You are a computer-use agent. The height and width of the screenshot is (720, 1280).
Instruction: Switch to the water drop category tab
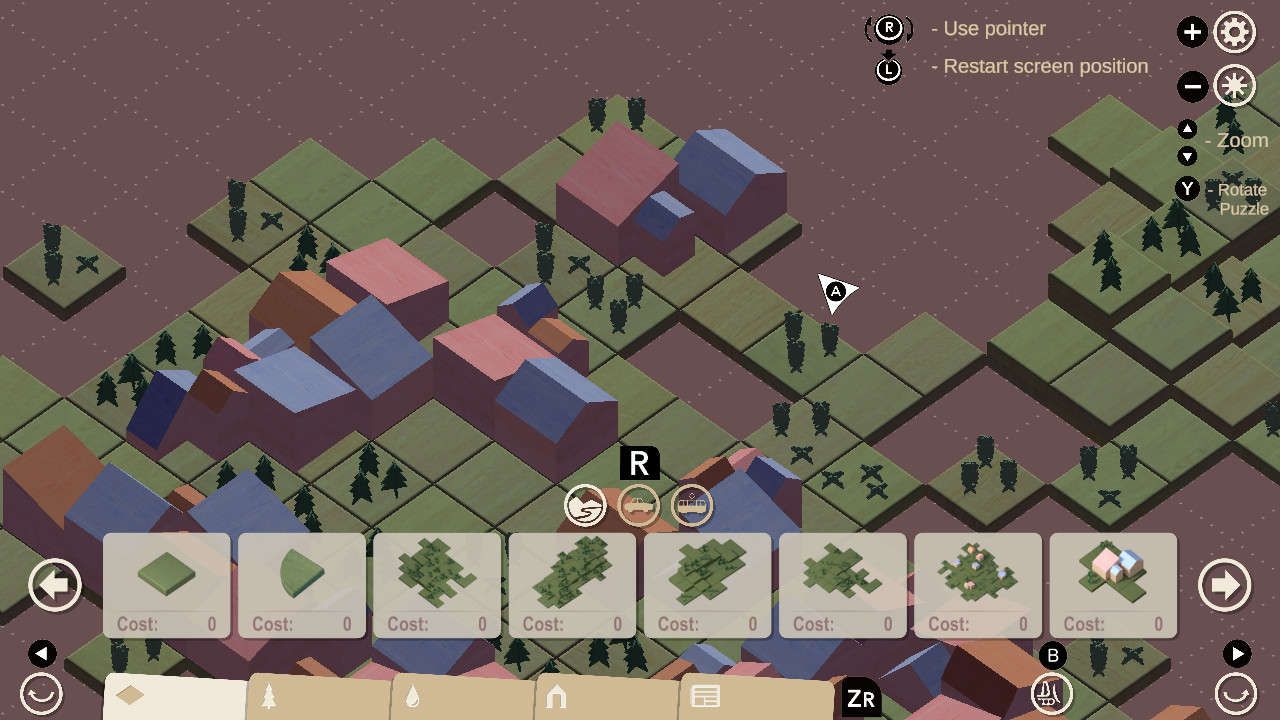pyautogui.click(x=412, y=697)
